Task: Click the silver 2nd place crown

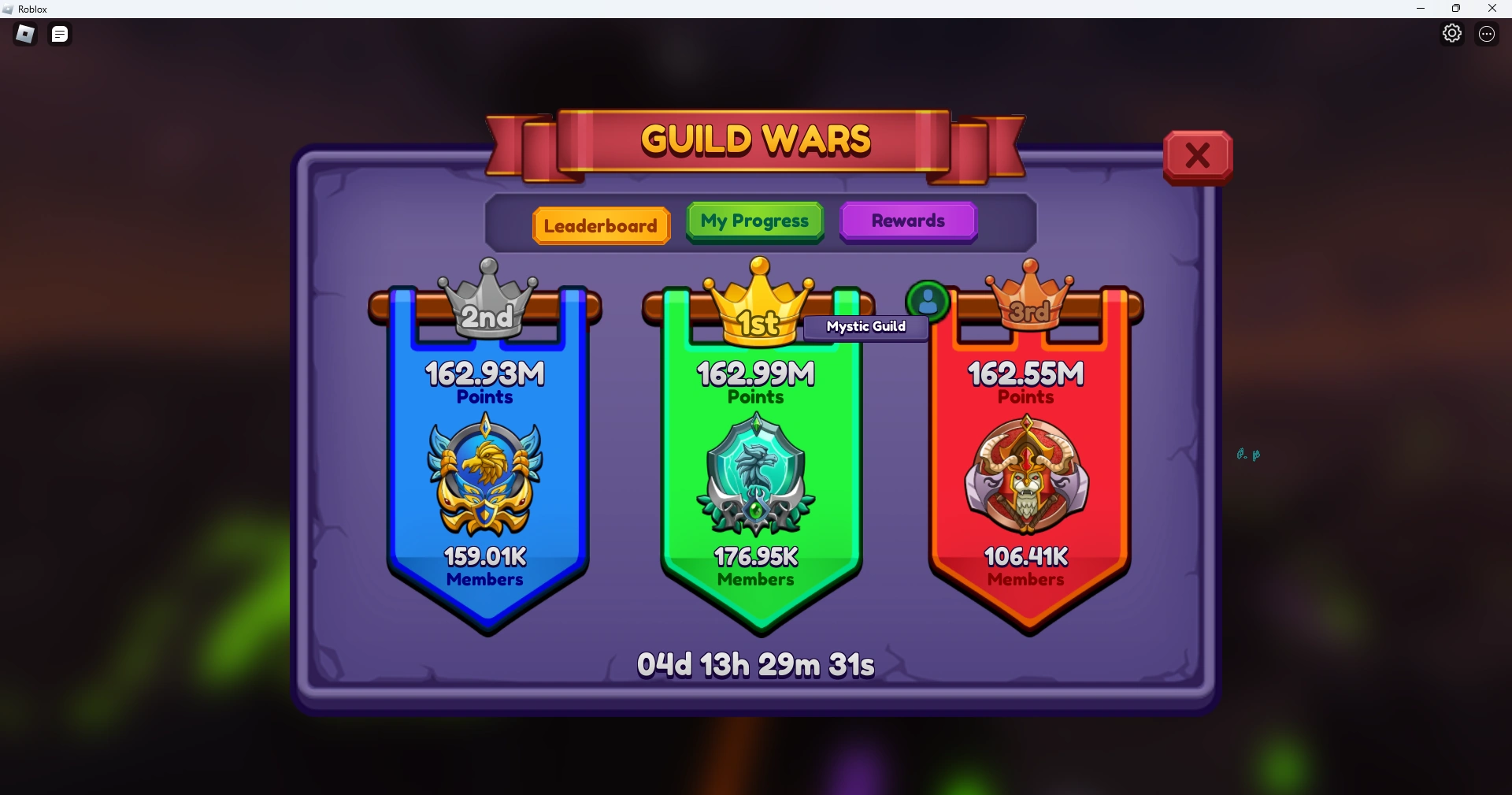Action: tap(486, 303)
